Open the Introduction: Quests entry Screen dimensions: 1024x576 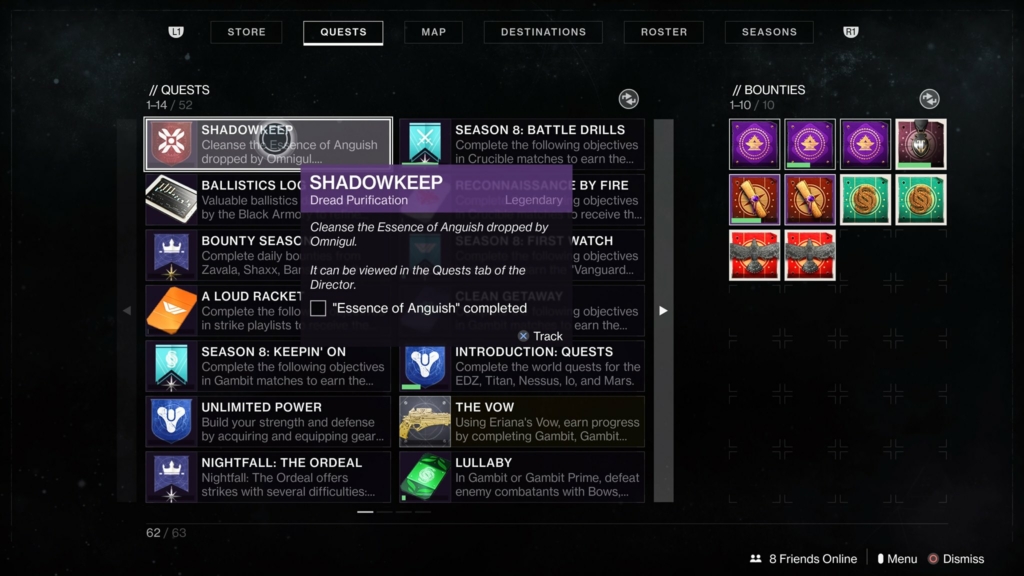coord(522,366)
